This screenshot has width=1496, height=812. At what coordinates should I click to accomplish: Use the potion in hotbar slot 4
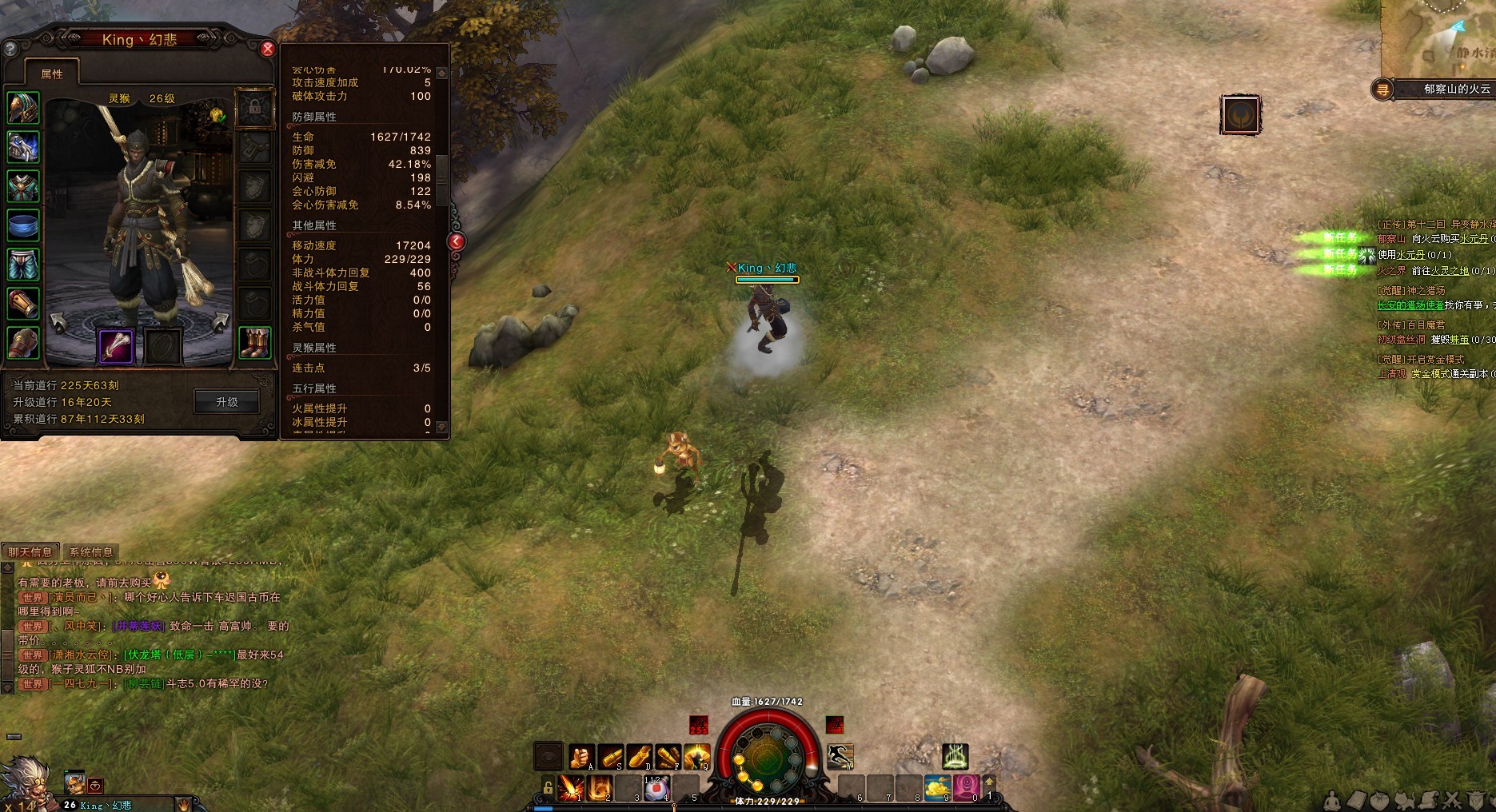656,788
